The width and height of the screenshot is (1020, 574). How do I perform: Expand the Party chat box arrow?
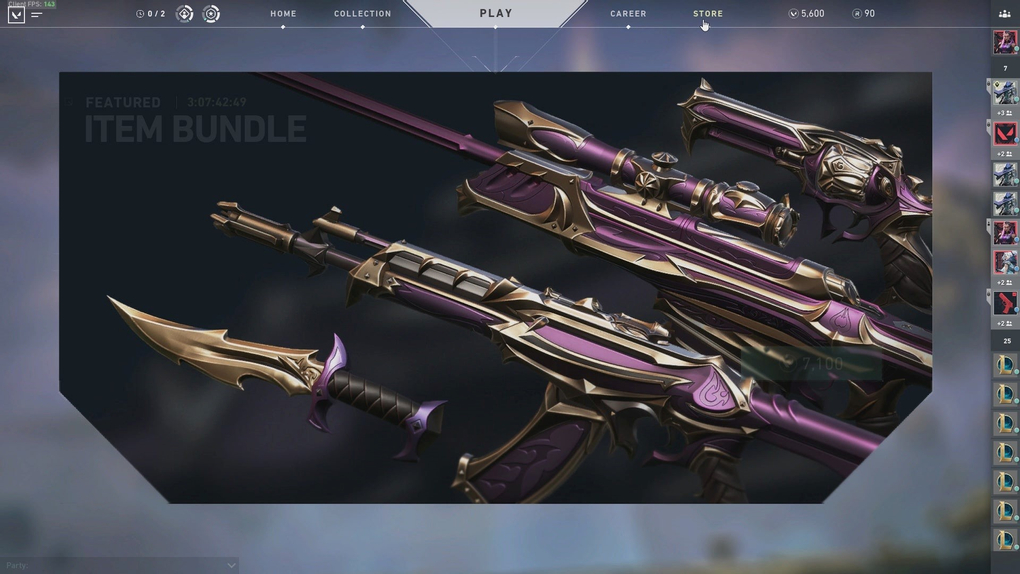231,565
